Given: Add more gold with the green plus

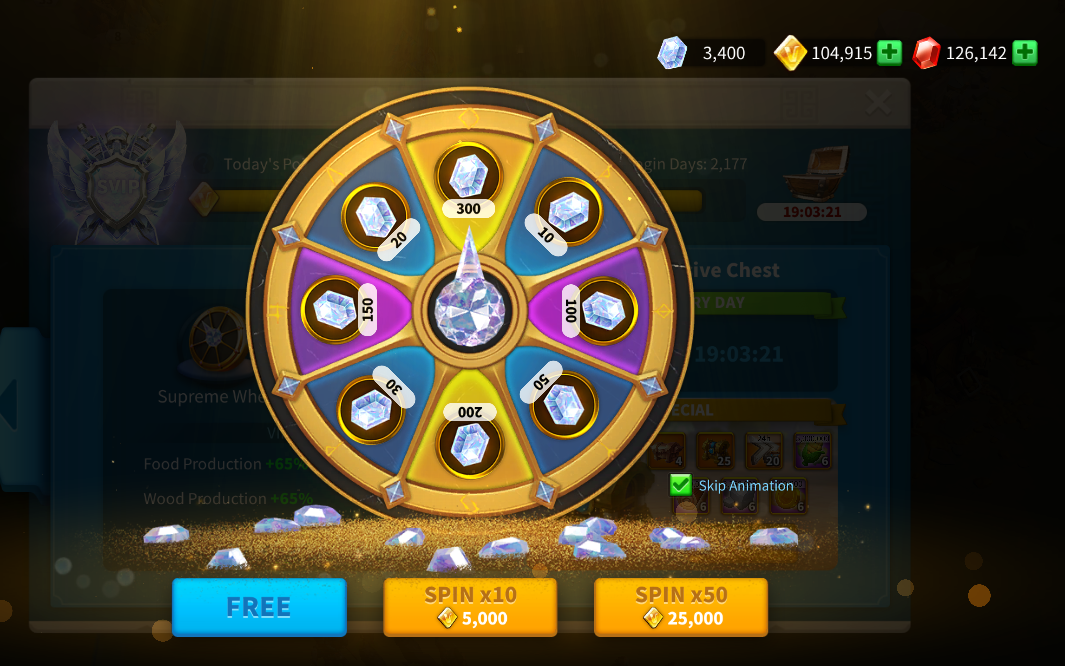Looking at the screenshot, I should 889,53.
